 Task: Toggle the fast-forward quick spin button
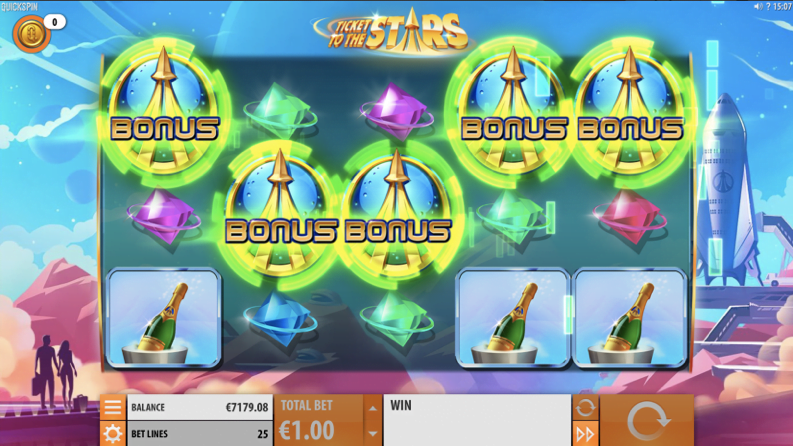(585, 433)
